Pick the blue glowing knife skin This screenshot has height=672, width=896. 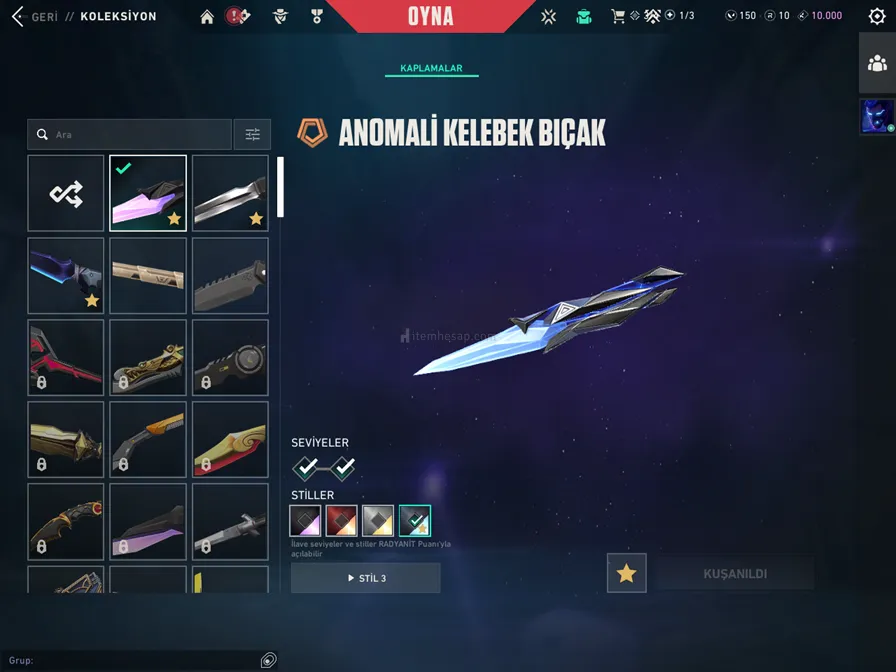coord(66,275)
